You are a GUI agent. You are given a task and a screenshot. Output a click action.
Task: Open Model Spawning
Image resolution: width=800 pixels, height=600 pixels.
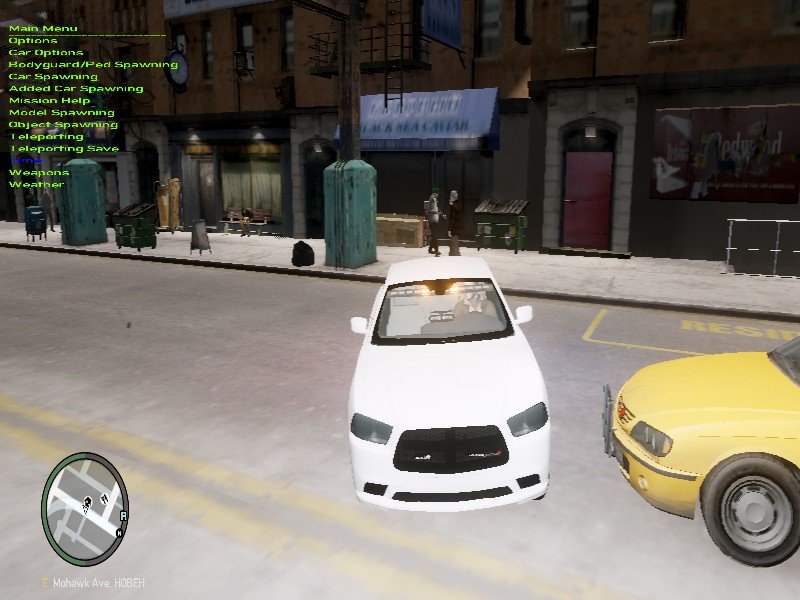tap(62, 112)
